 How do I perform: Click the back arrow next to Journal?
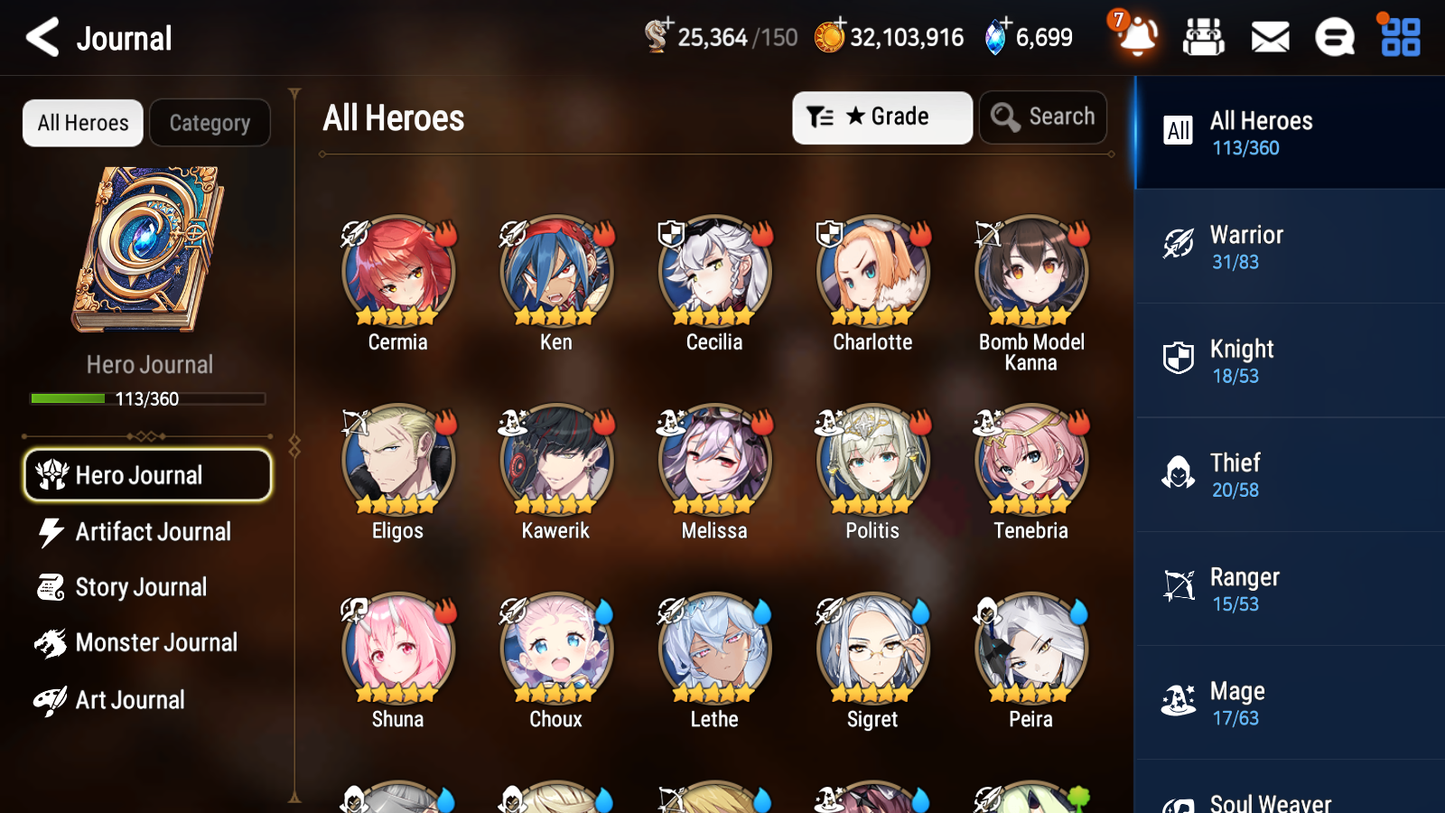tap(42, 38)
